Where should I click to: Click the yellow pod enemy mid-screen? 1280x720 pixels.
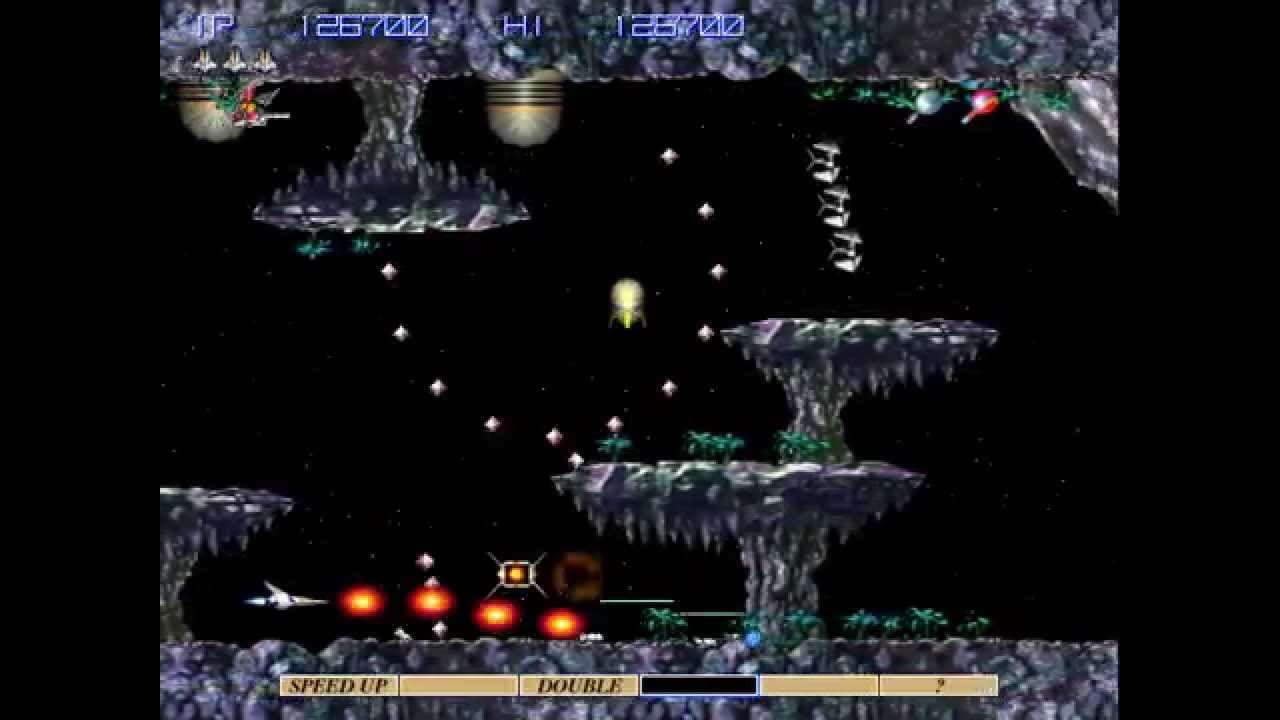click(x=627, y=300)
